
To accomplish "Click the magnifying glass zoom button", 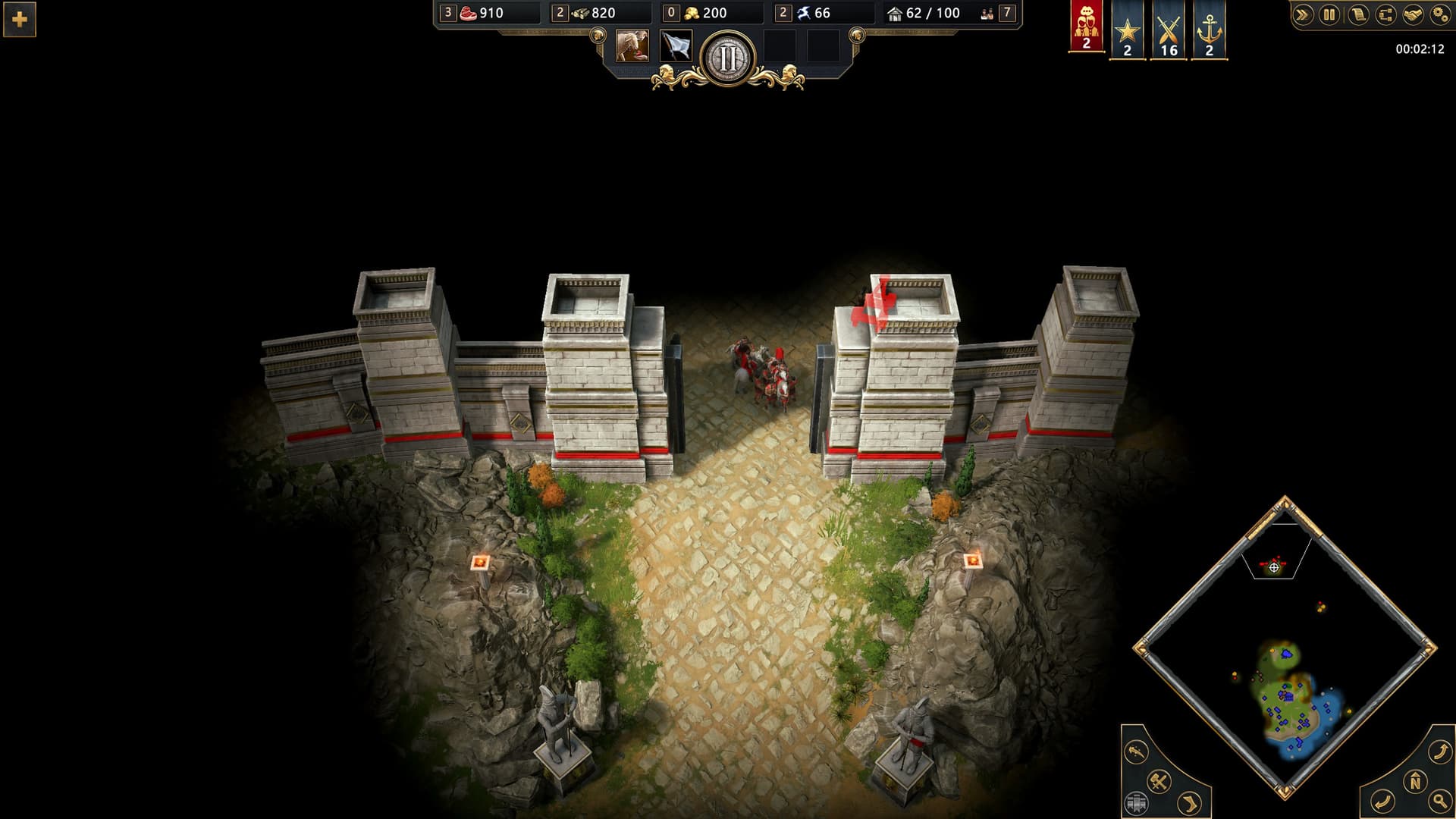I will [x=1439, y=801].
